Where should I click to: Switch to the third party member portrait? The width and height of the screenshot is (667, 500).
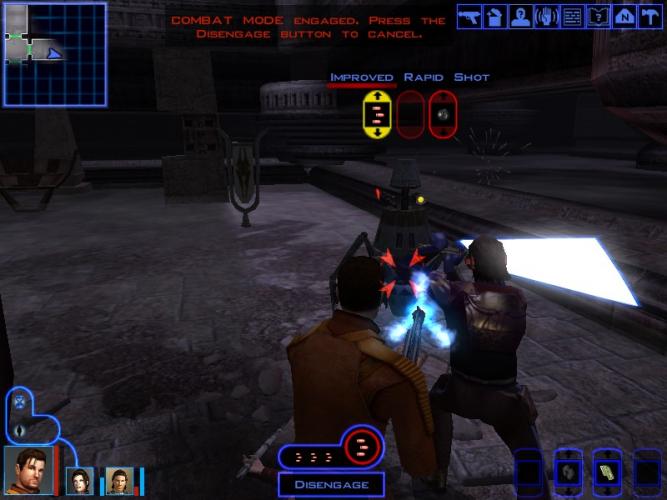pyautogui.click(x=119, y=481)
